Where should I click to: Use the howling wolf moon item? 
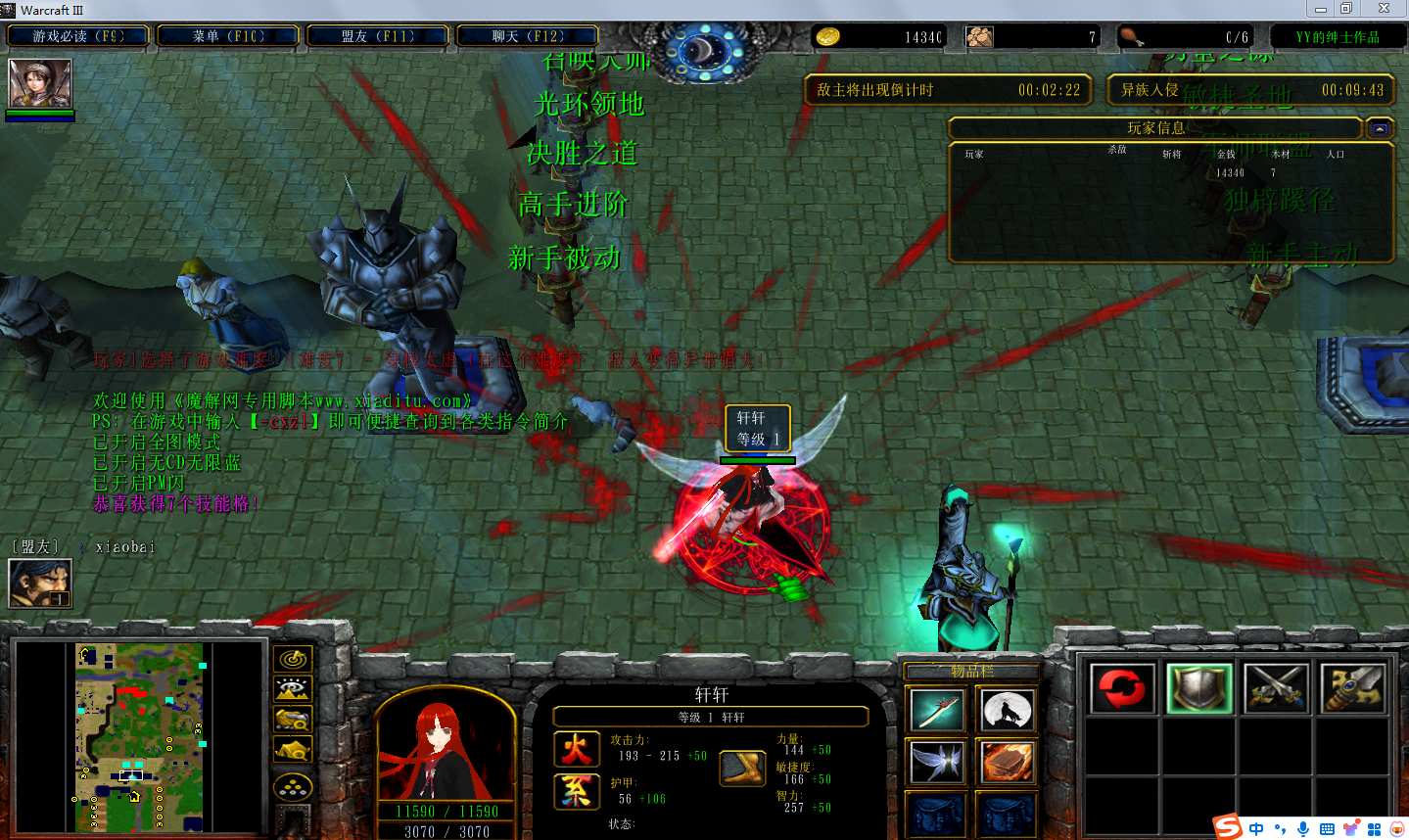coord(1008,709)
